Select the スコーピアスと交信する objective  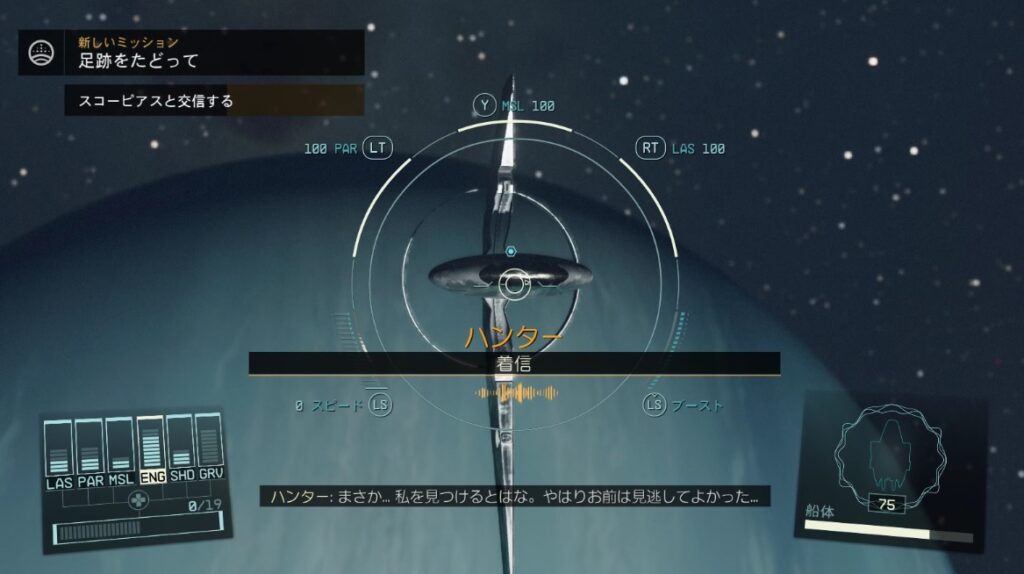pos(213,101)
